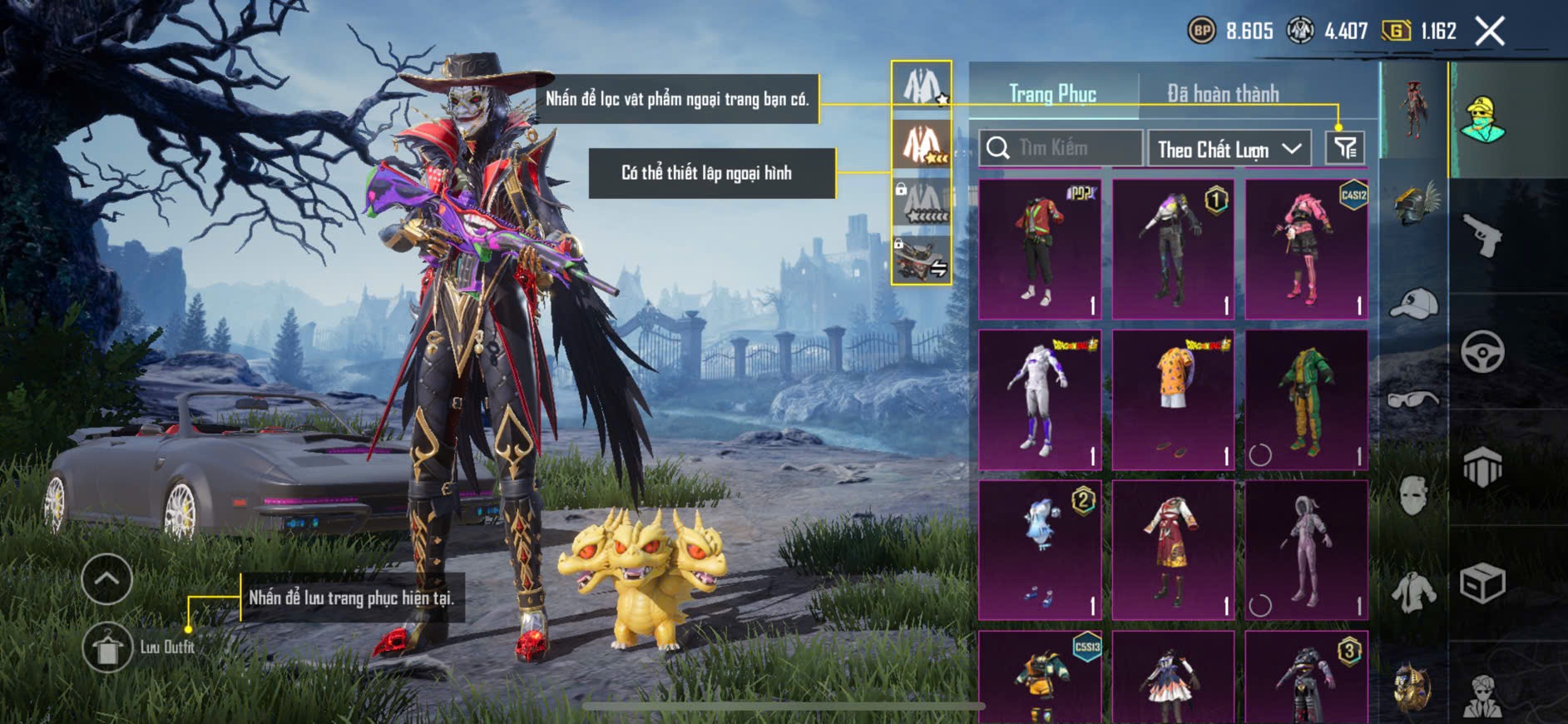Screen dimensions: 1568x724
Task: Open the face mask category
Action: coord(1413,496)
